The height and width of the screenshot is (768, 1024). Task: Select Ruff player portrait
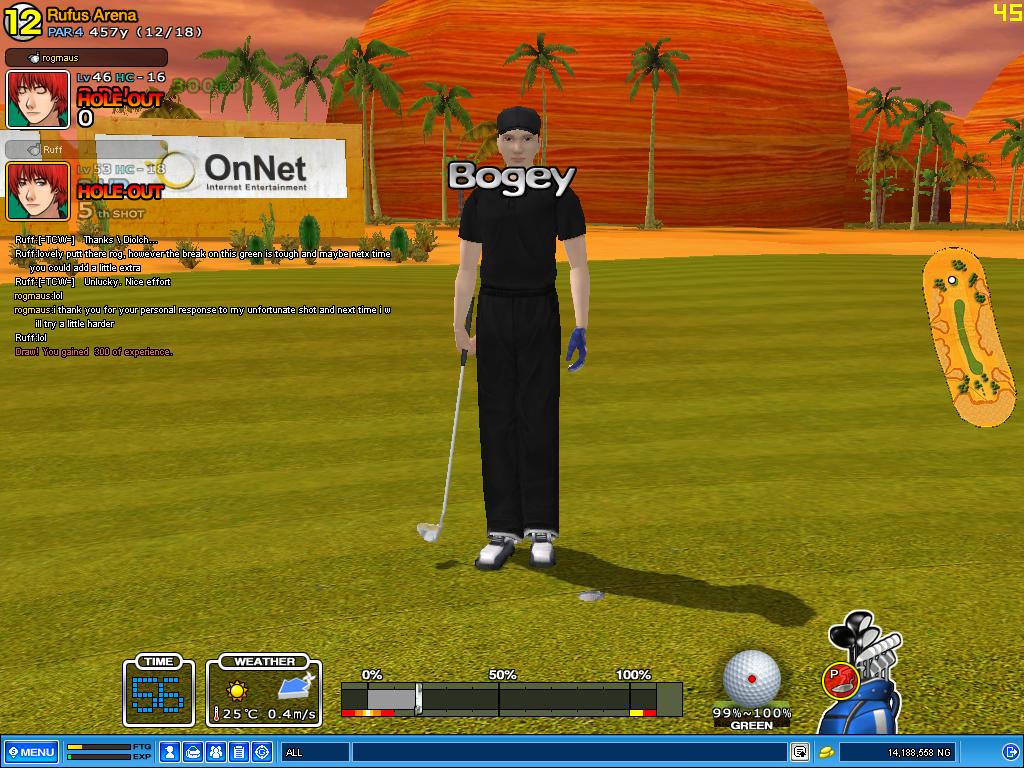tap(38, 191)
